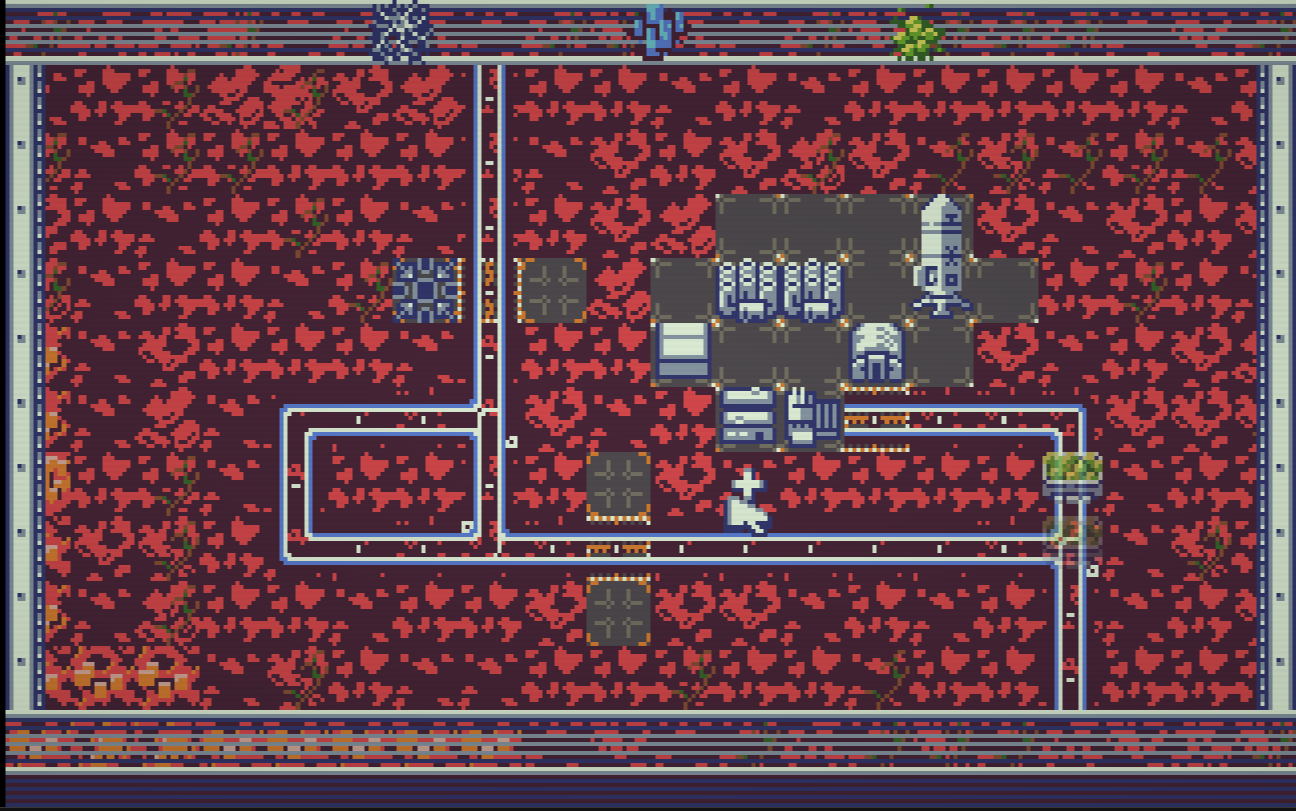
Task: Select the white crystal icon in top bar
Action: [402, 32]
